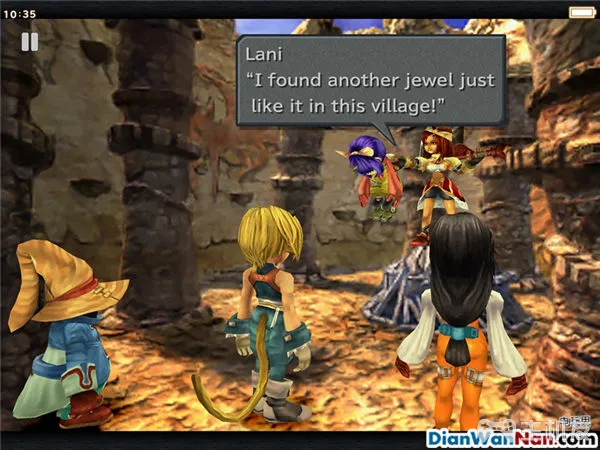Pause the game with the pause icon

pyautogui.click(x=30, y=42)
